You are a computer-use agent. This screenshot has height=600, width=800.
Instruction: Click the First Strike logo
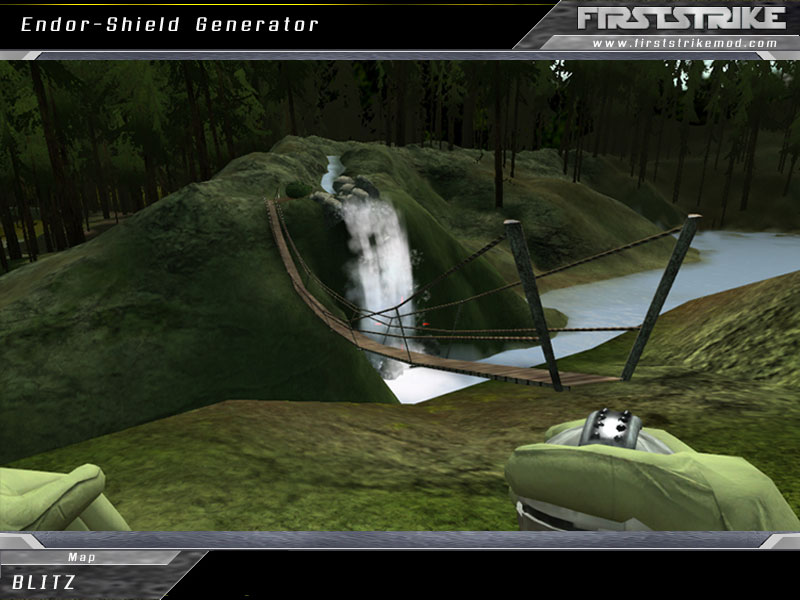(x=681, y=17)
